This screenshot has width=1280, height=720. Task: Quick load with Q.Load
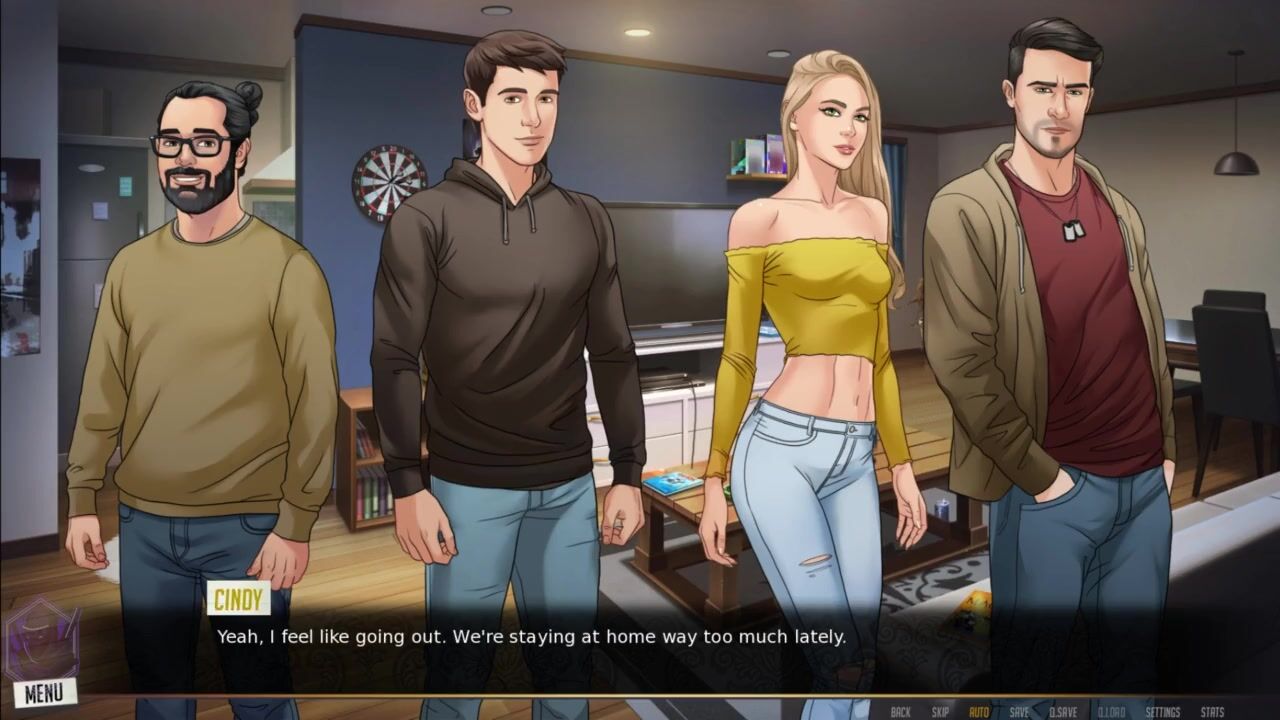pos(1111,712)
